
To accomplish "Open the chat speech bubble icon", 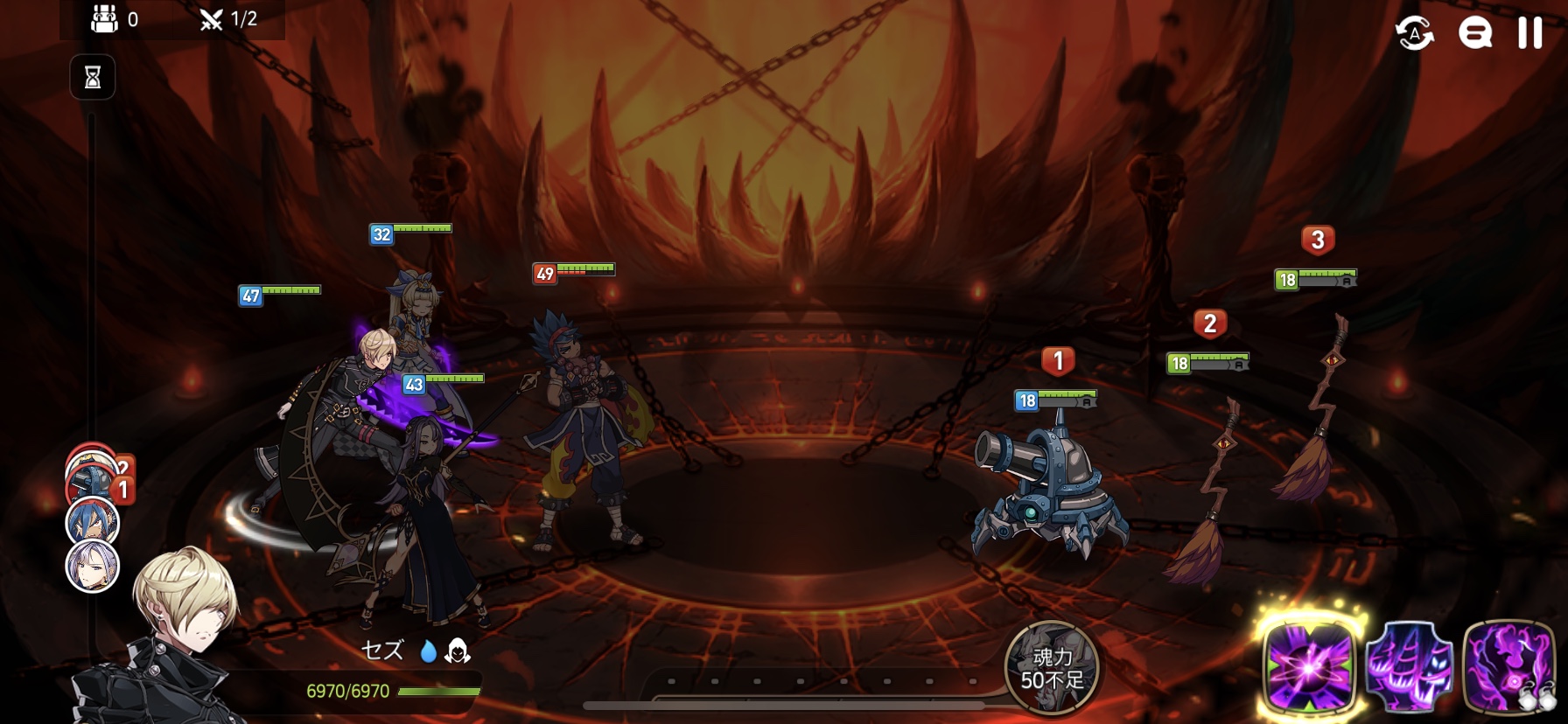I will (x=1474, y=34).
